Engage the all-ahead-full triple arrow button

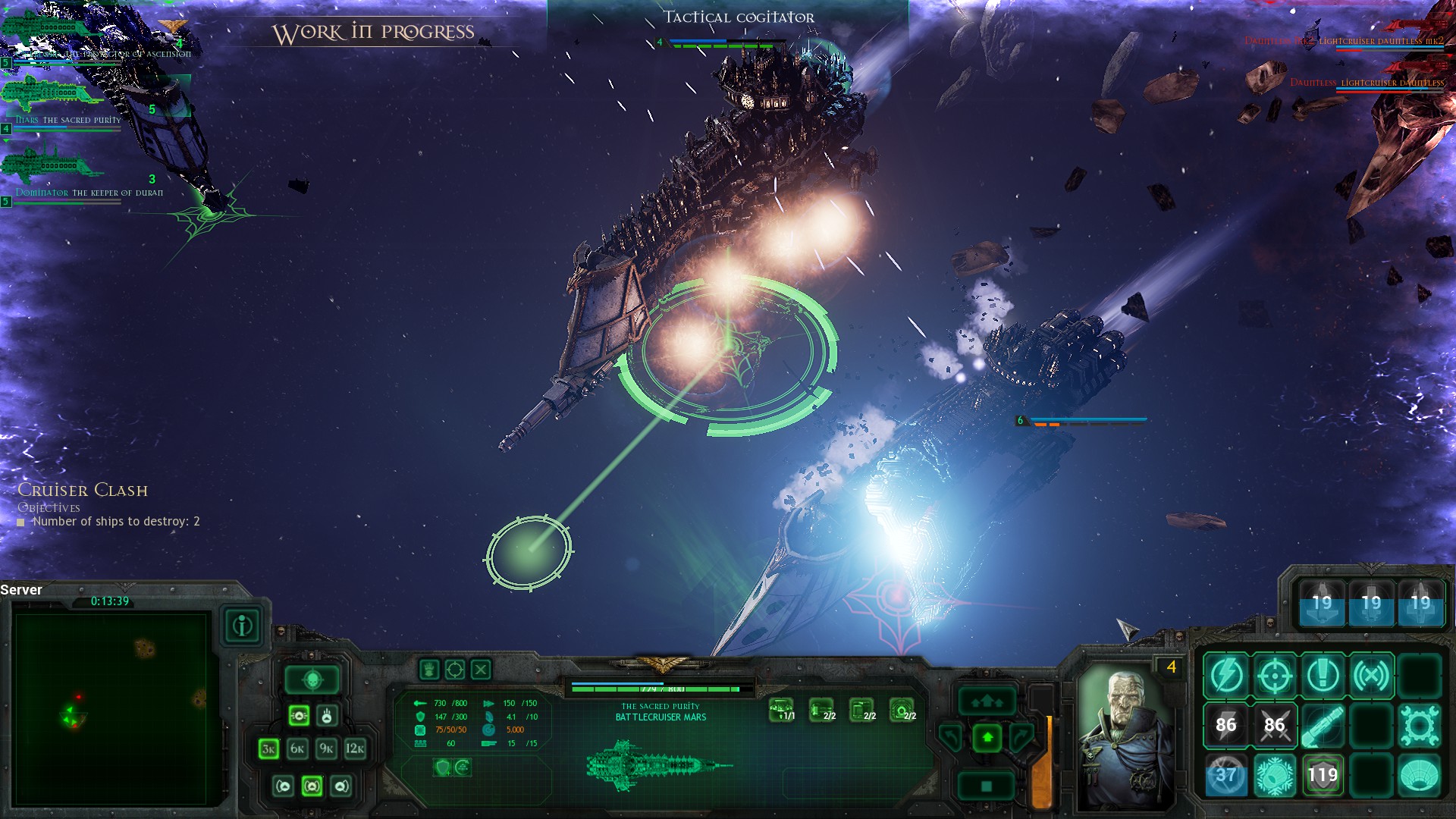point(987,701)
